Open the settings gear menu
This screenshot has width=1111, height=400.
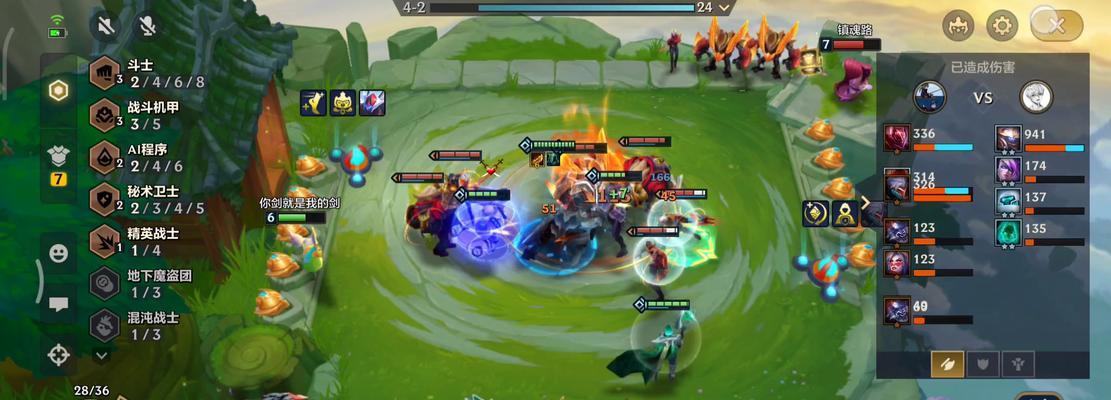[1002, 25]
